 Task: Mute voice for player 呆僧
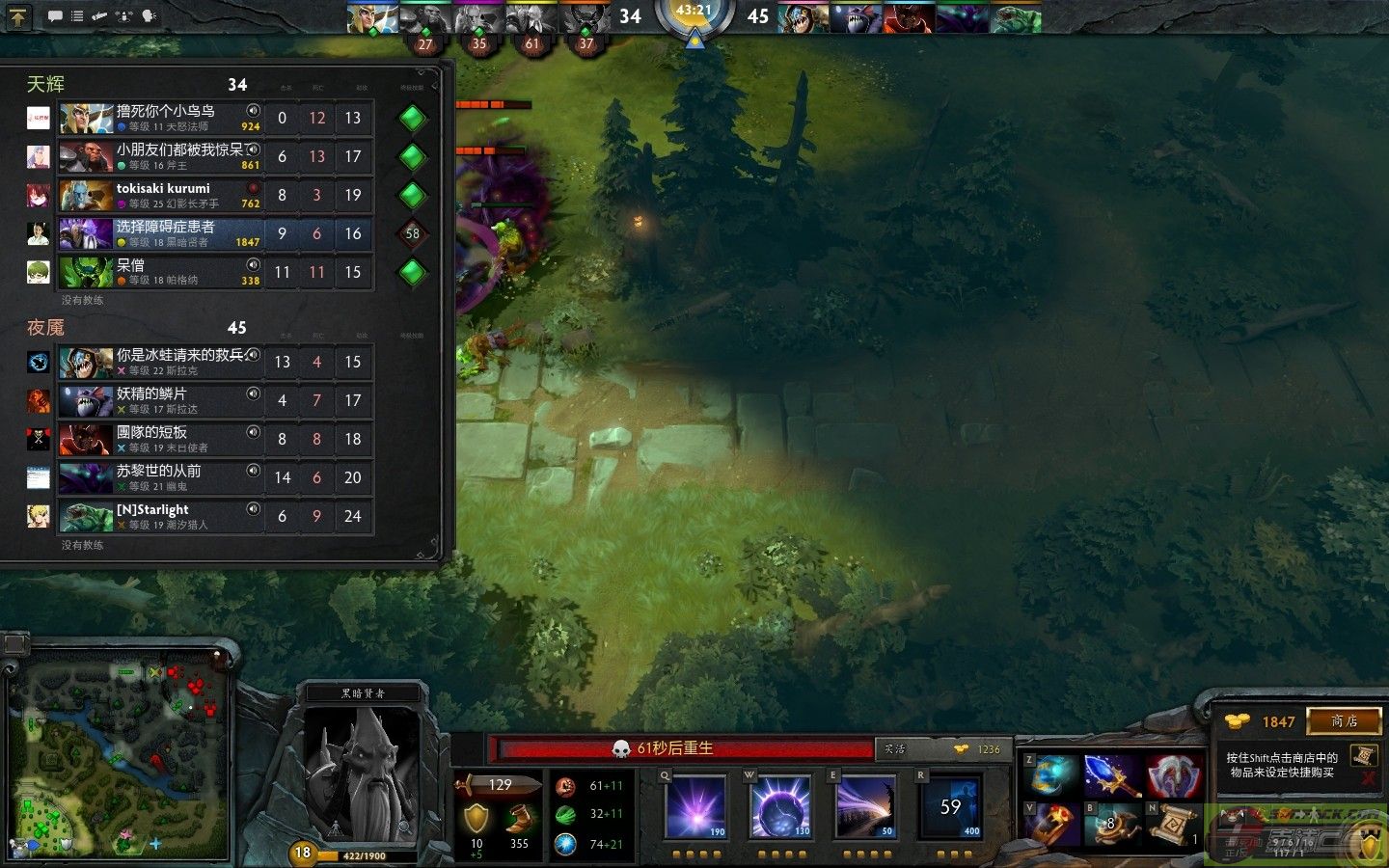pos(253,265)
